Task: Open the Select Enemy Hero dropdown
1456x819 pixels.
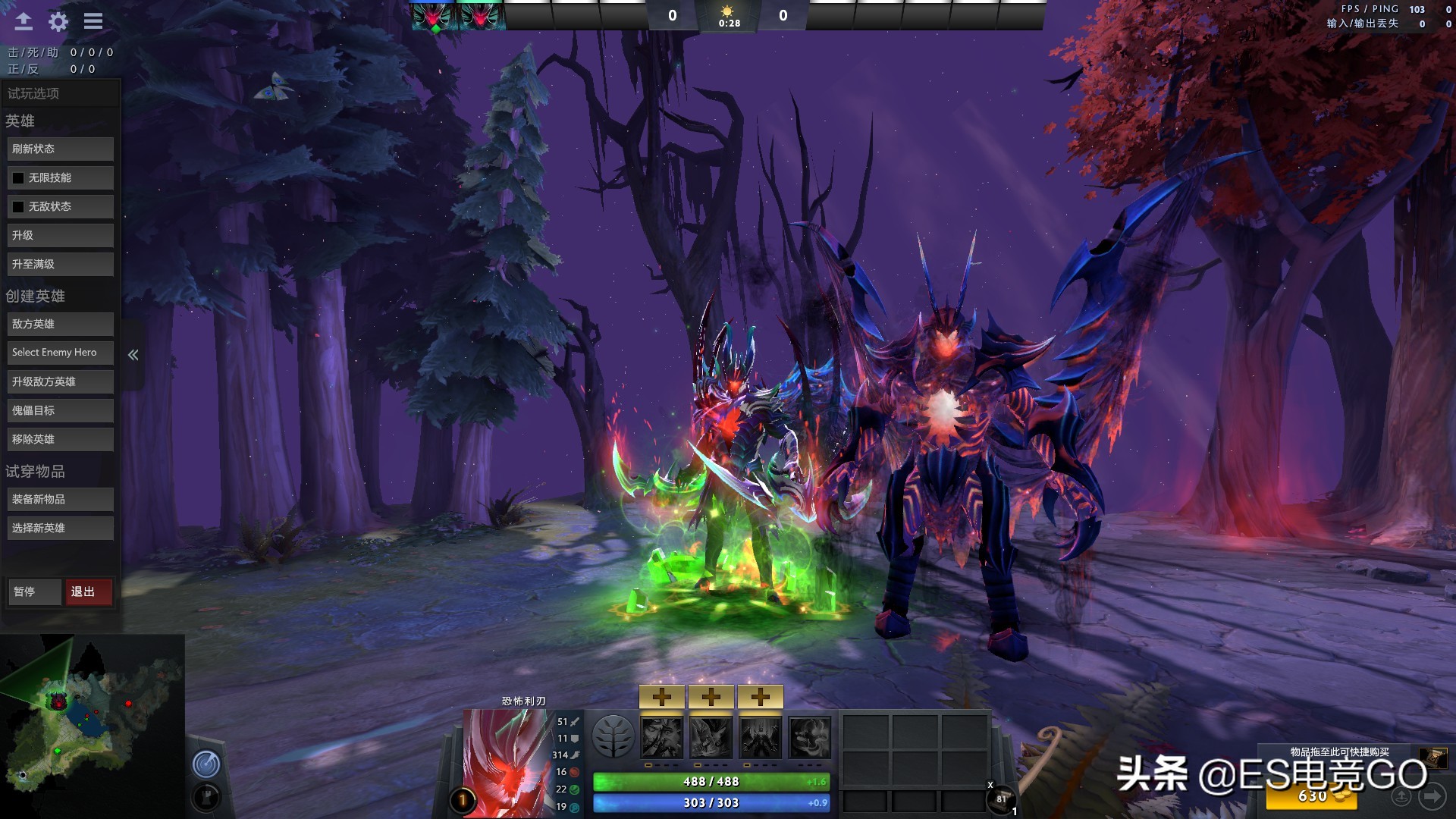Action: (x=60, y=352)
